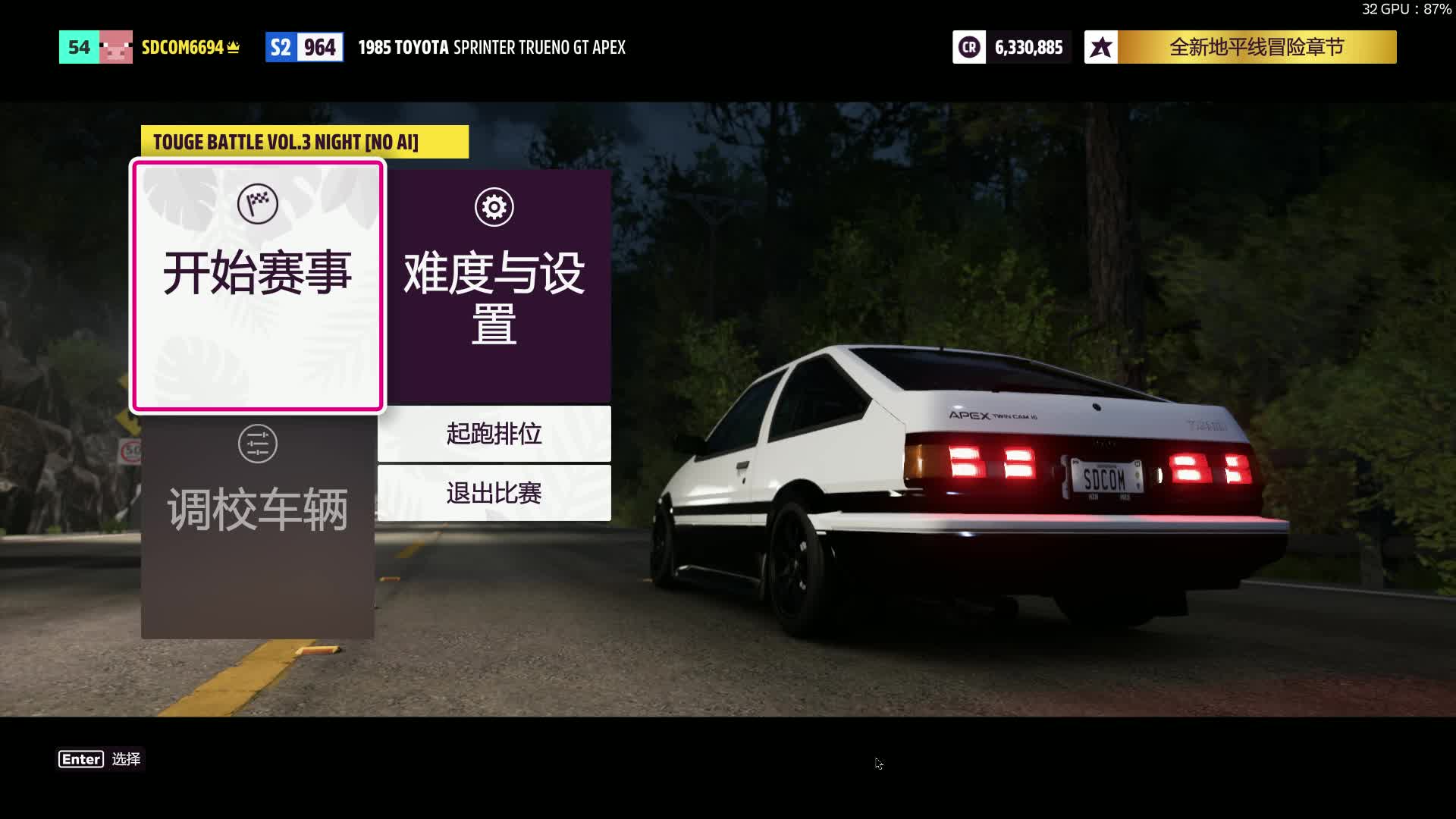Choose 退出比赛 to exit the race
Viewport: 1456px width, 819px height.
click(x=494, y=494)
